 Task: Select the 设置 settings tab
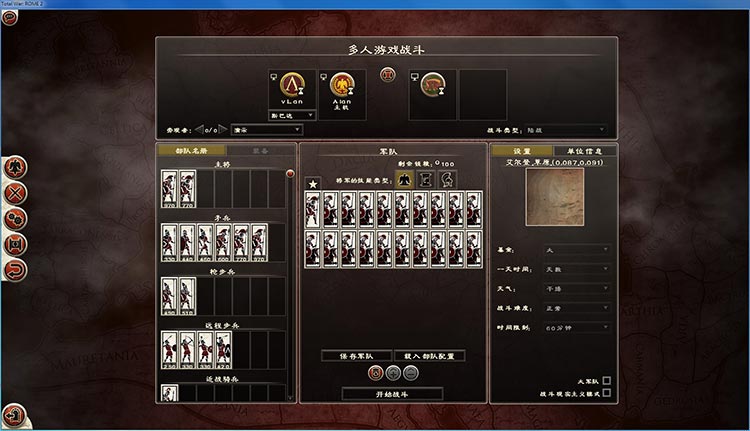pyautogui.click(x=521, y=150)
